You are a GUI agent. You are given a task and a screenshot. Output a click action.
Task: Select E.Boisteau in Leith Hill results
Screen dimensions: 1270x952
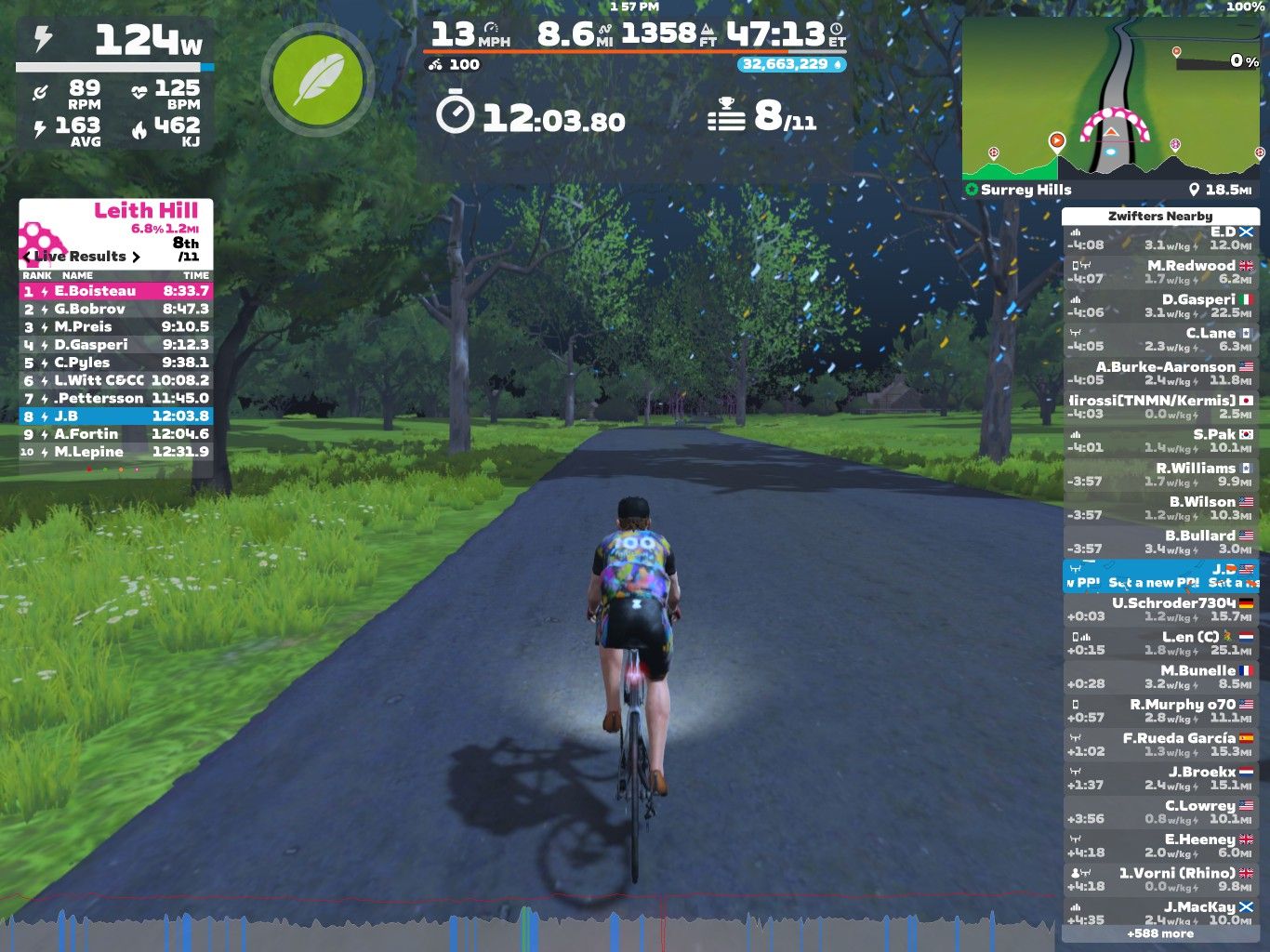[116, 291]
